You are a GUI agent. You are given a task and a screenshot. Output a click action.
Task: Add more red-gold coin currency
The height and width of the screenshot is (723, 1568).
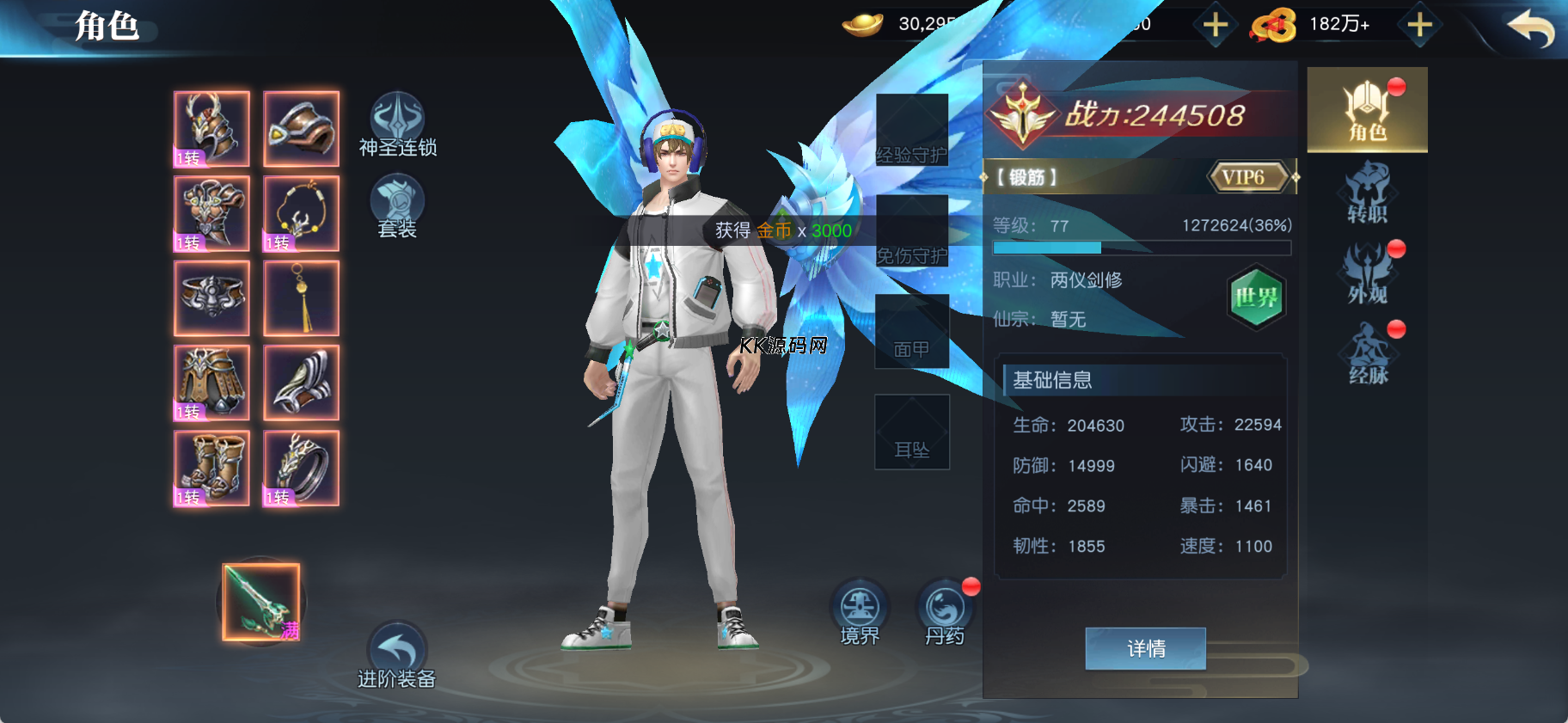(1419, 25)
